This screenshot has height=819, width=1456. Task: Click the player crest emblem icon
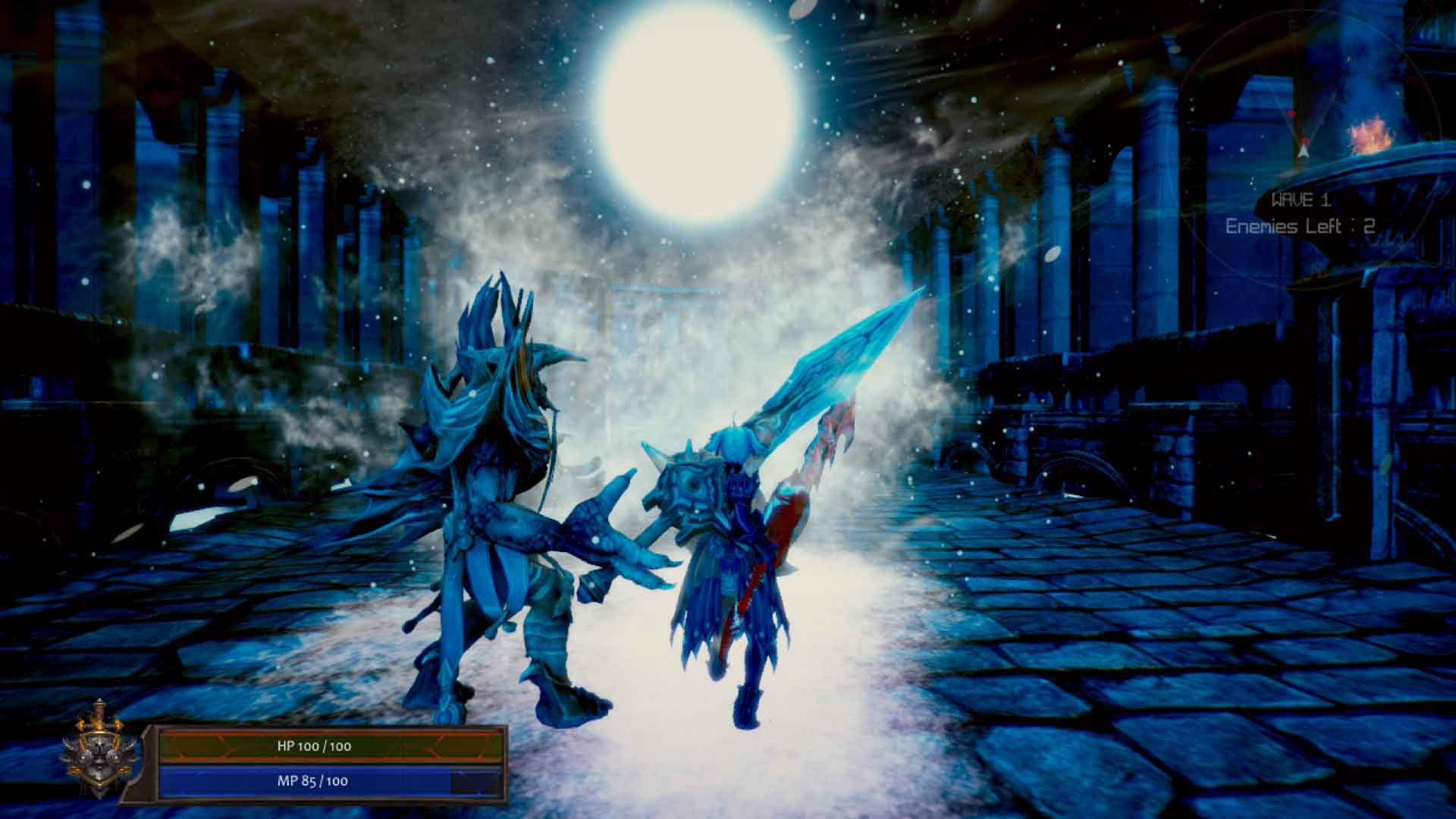[99, 758]
